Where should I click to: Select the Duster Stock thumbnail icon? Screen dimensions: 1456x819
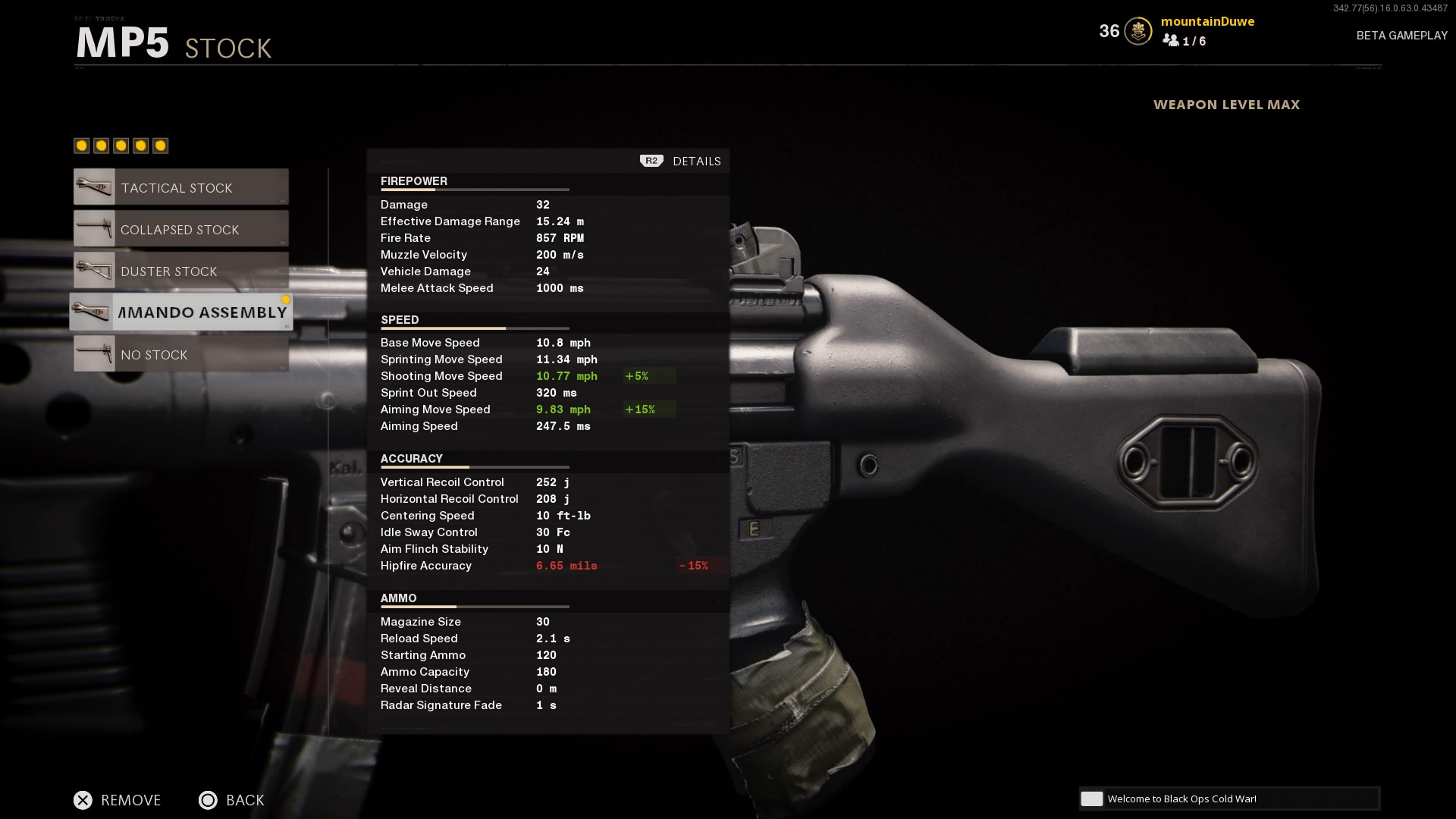tap(94, 270)
